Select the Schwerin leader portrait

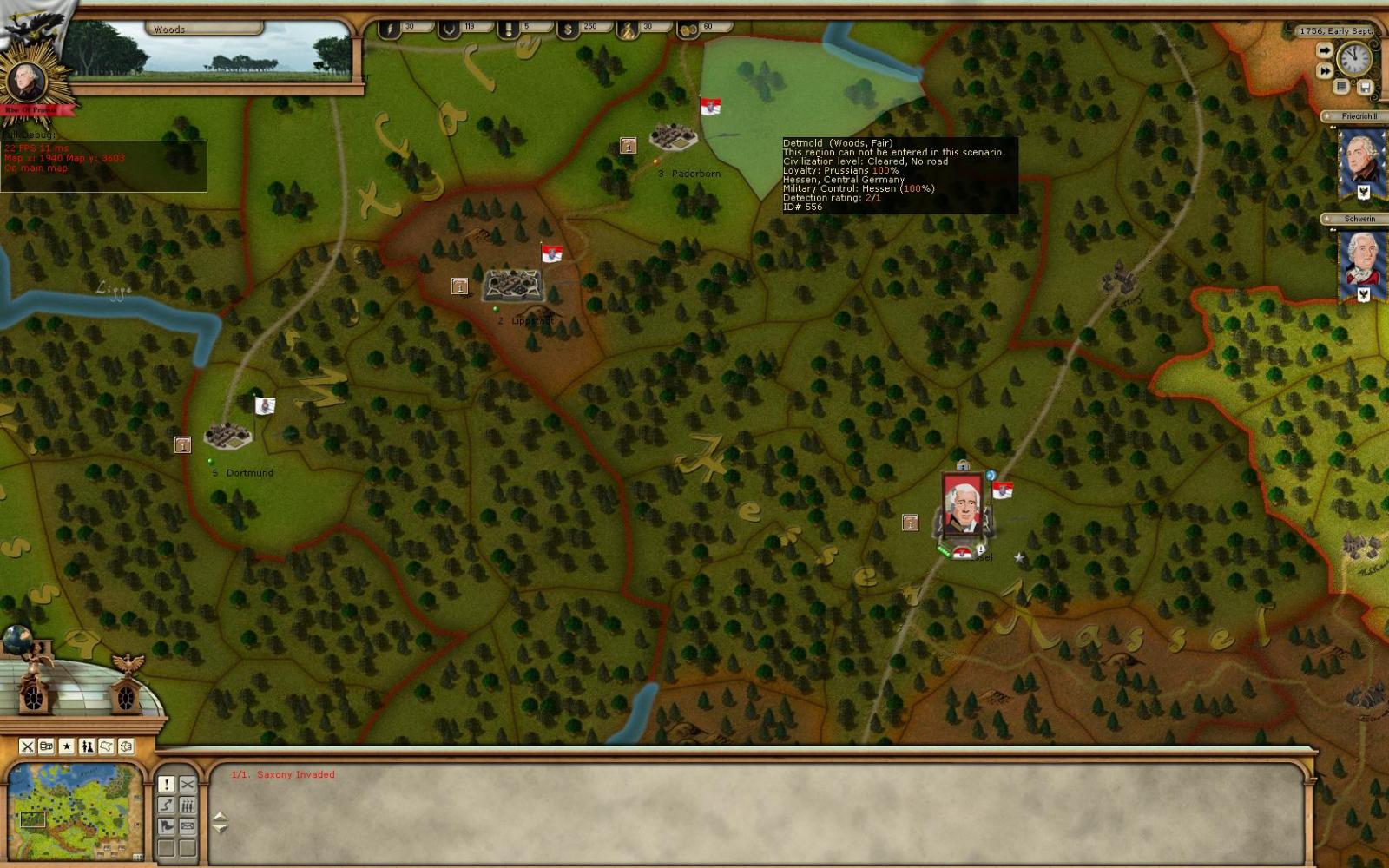click(x=1361, y=260)
